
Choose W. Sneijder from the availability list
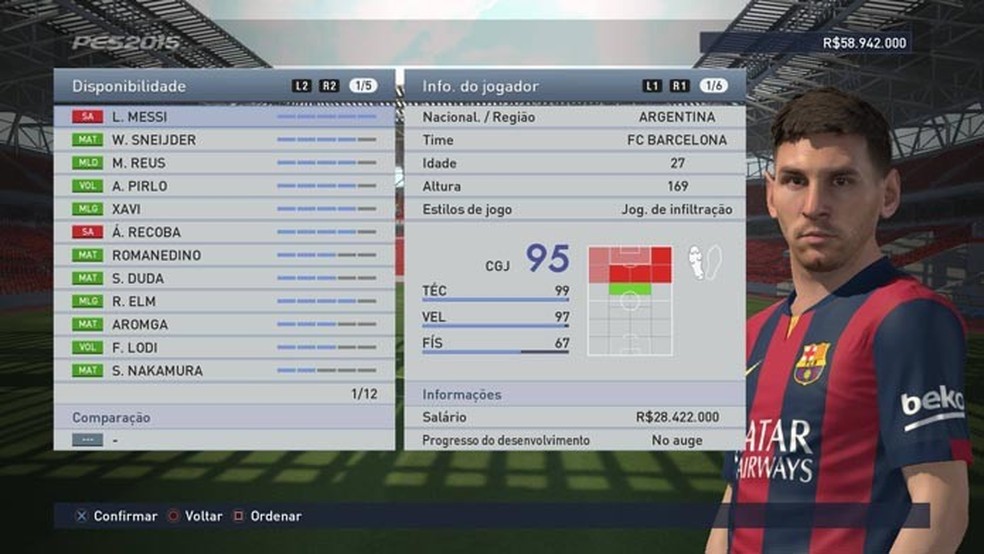point(224,140)
